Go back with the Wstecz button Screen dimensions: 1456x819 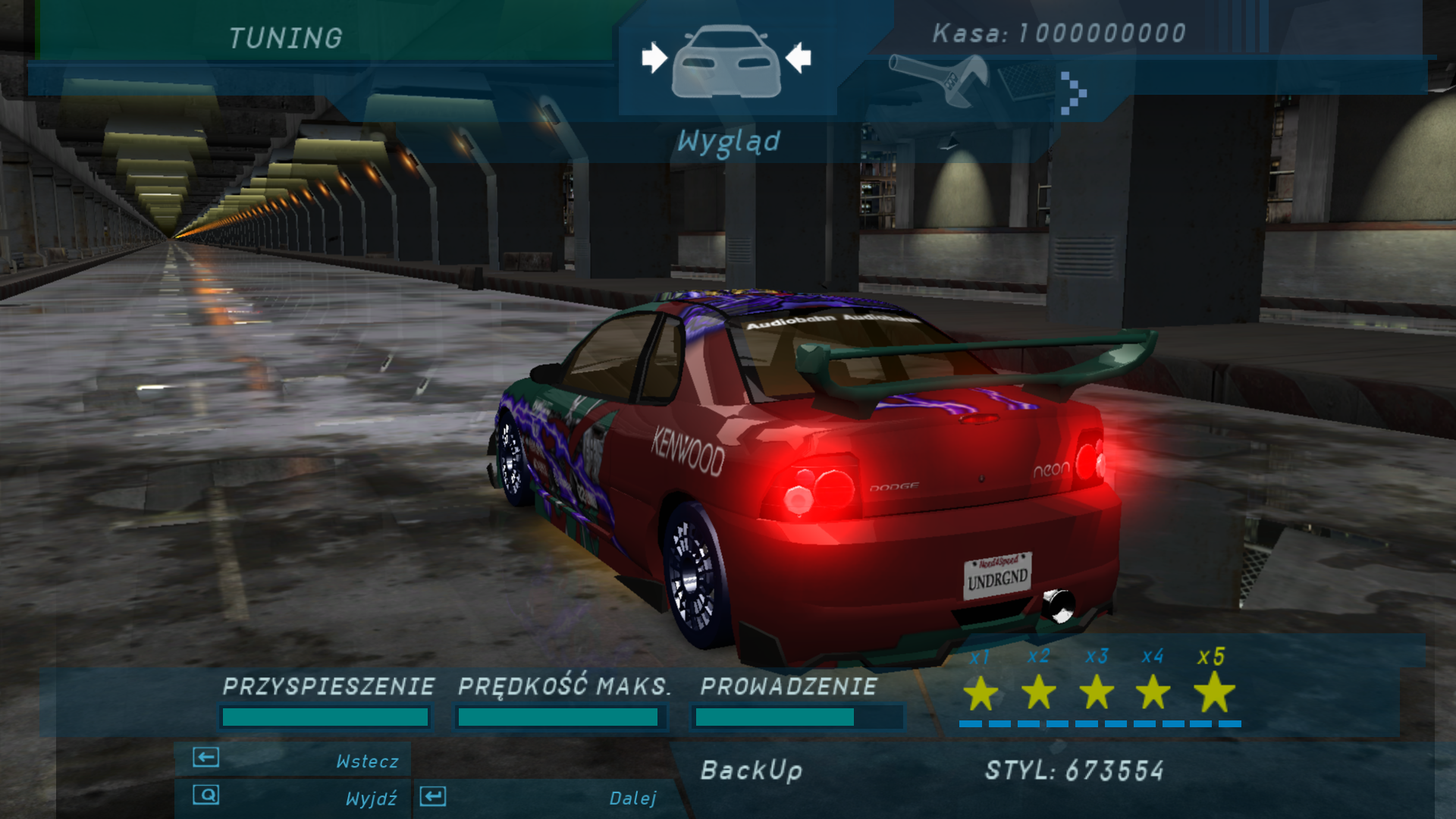pos(293,759)
